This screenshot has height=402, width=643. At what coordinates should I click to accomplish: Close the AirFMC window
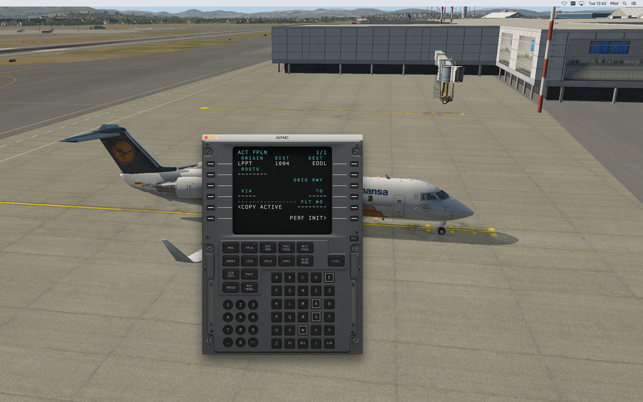tap(207, 138)
